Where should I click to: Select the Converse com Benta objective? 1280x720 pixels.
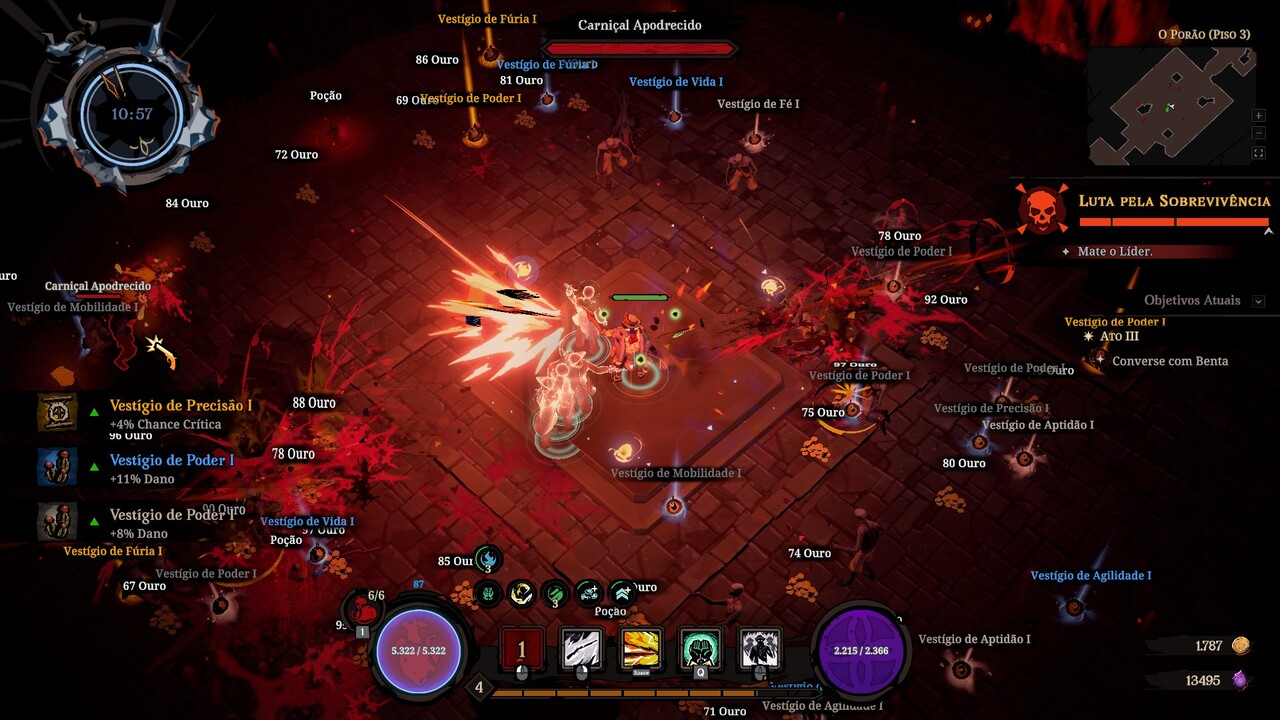(x=1169, y=361)
